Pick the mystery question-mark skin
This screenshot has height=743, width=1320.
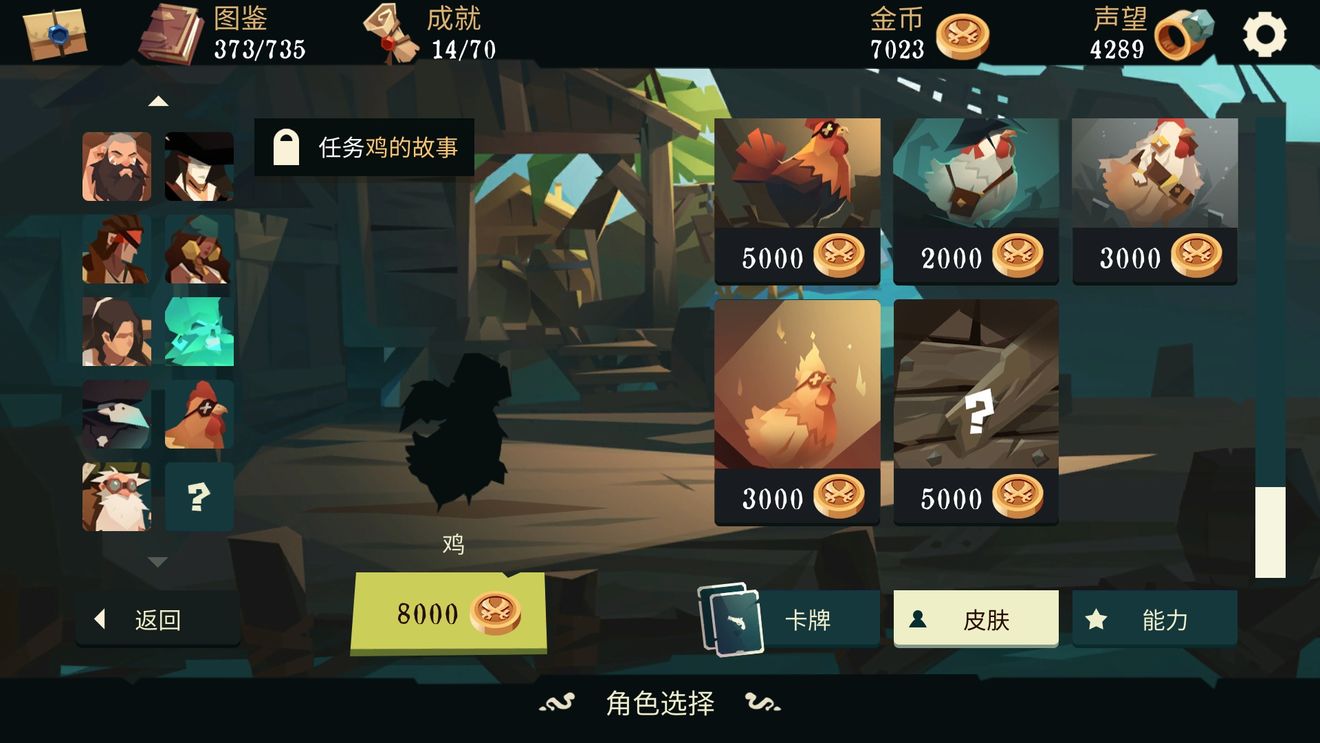[x=976, y=410]
